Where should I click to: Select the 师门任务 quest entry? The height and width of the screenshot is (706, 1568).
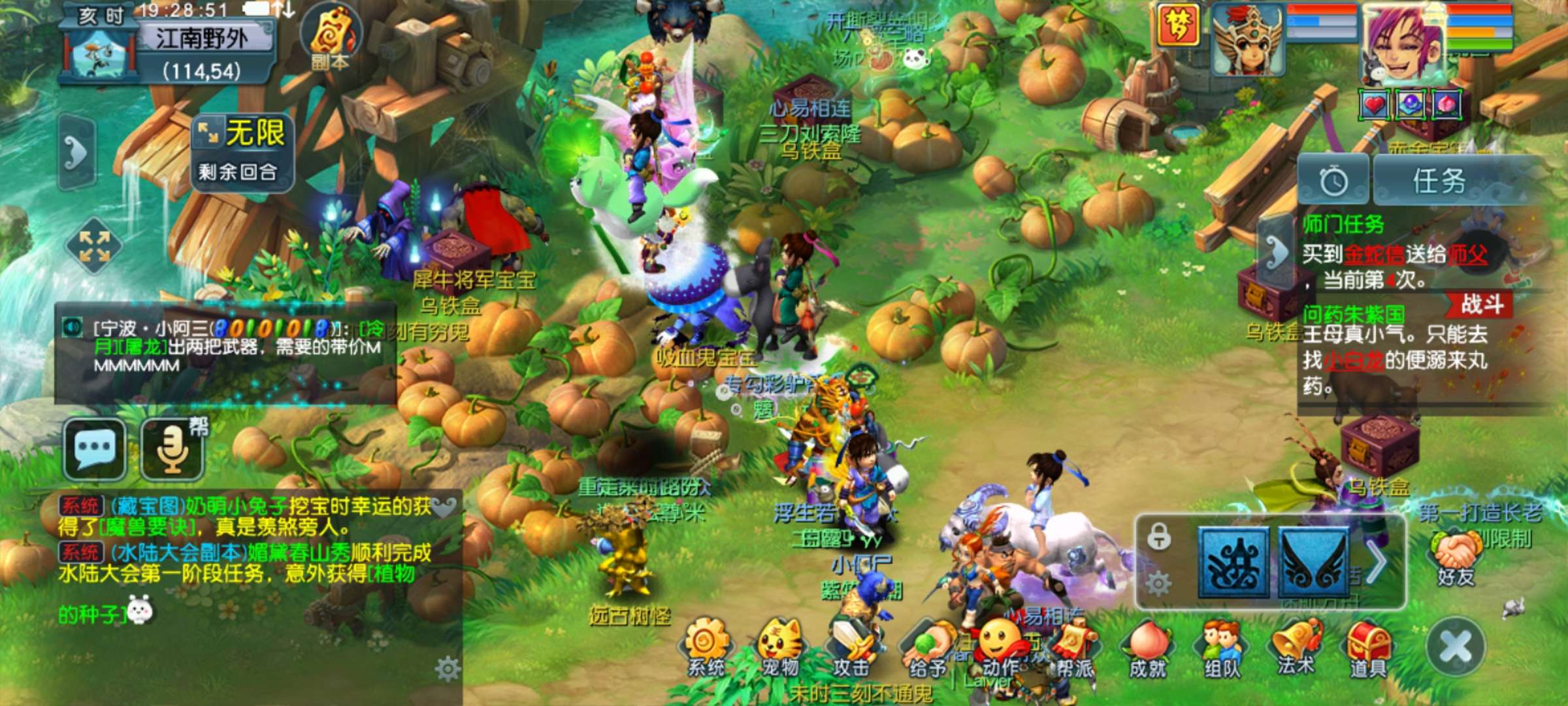pyautogui.click(x=1343, y=225)
